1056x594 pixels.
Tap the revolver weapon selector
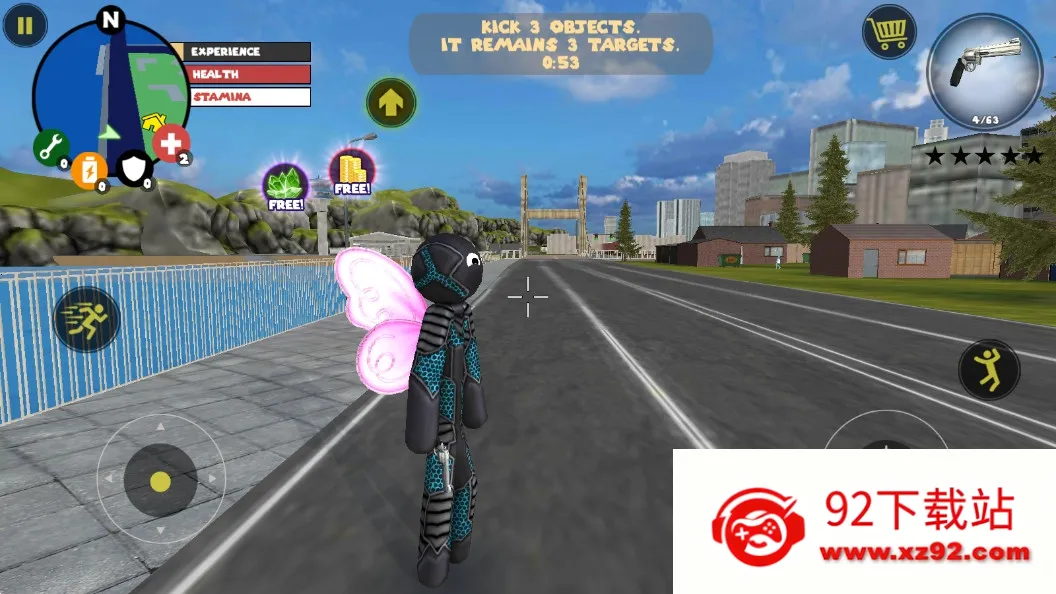(x=984, y=72)
